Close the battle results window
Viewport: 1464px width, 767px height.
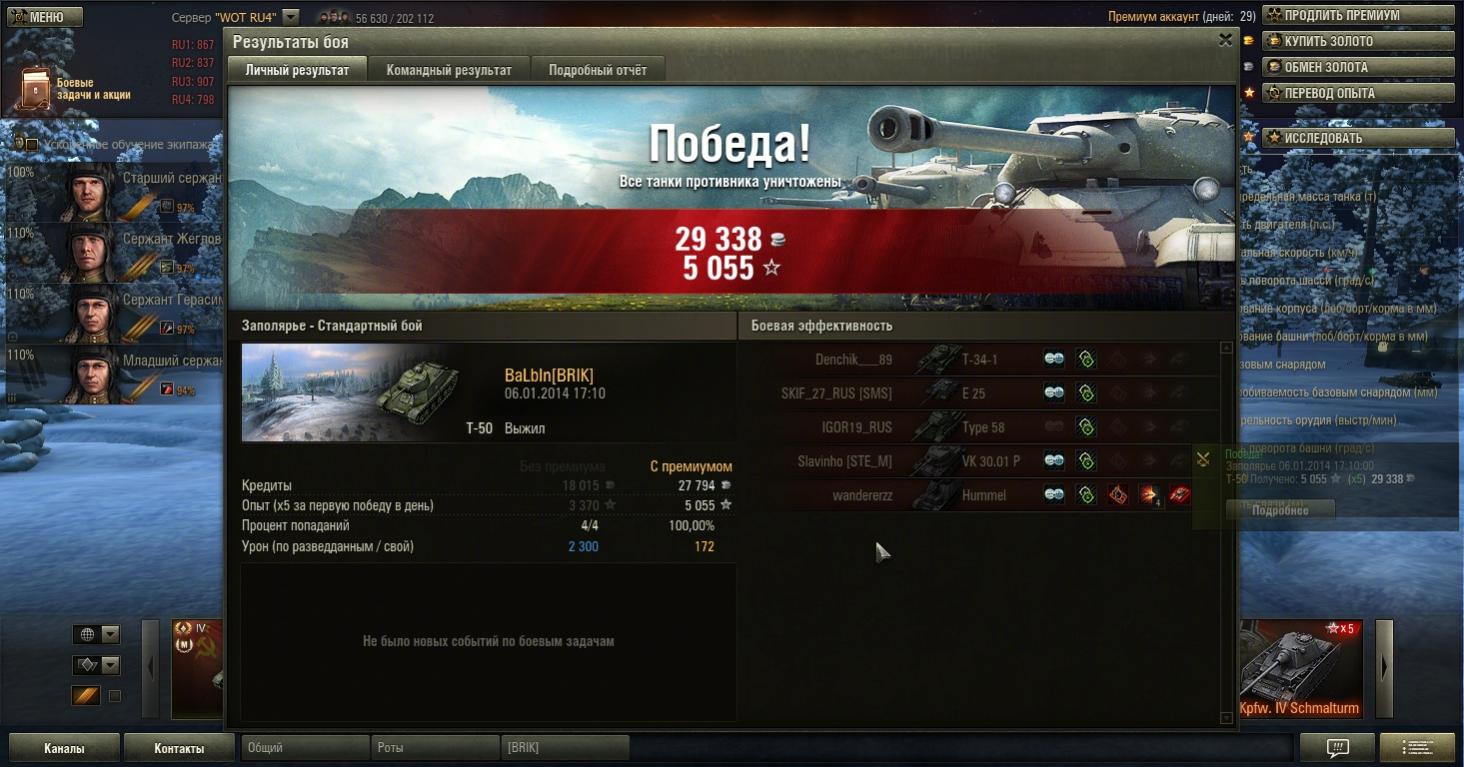(x=1225, y=40)
